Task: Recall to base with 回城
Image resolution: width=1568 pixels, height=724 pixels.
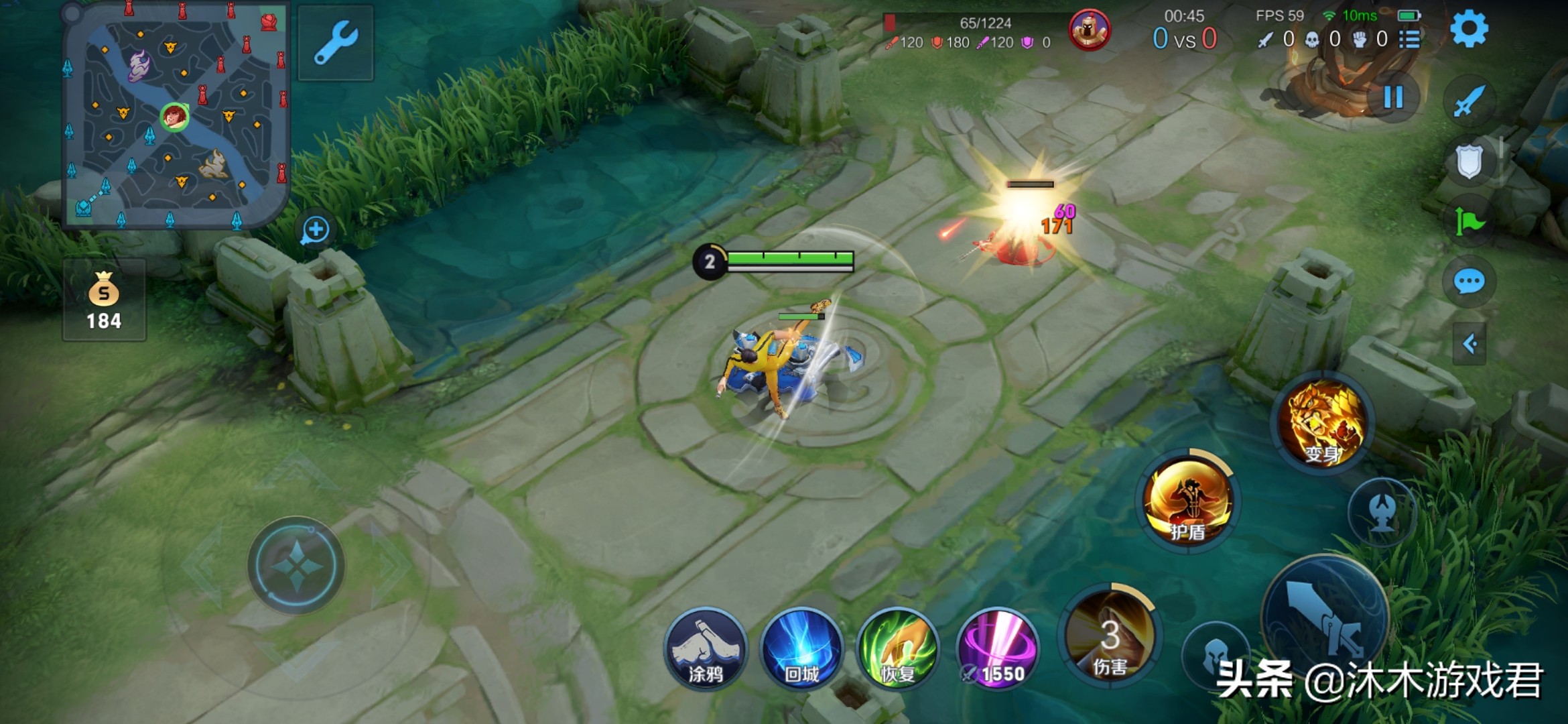Action: point(801,649)
